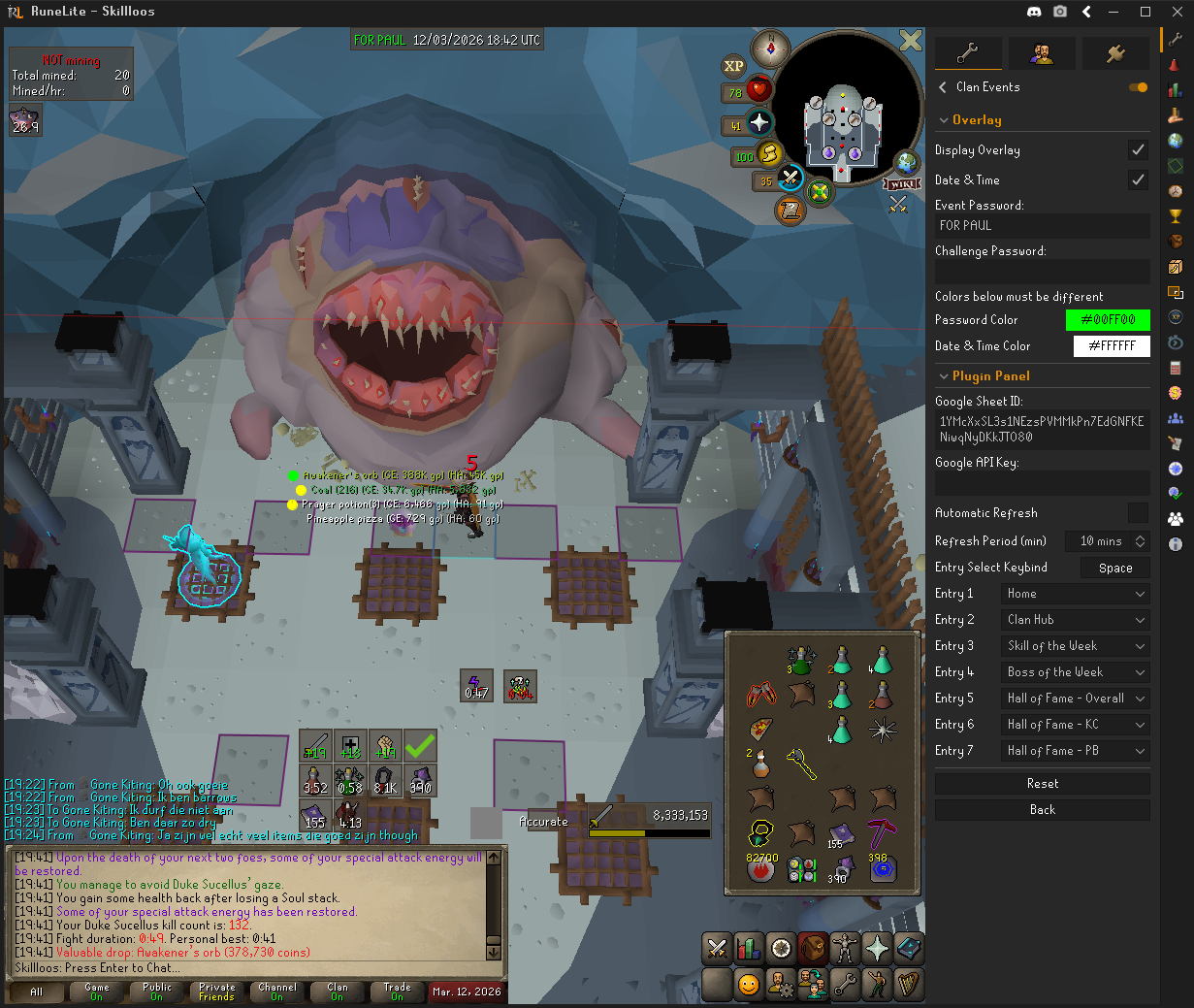Image resolution: width=1194 pixels, height=1008 pixels.
Task: Select the pink-handled pickaxe in inventory
Action: (882, 831)
